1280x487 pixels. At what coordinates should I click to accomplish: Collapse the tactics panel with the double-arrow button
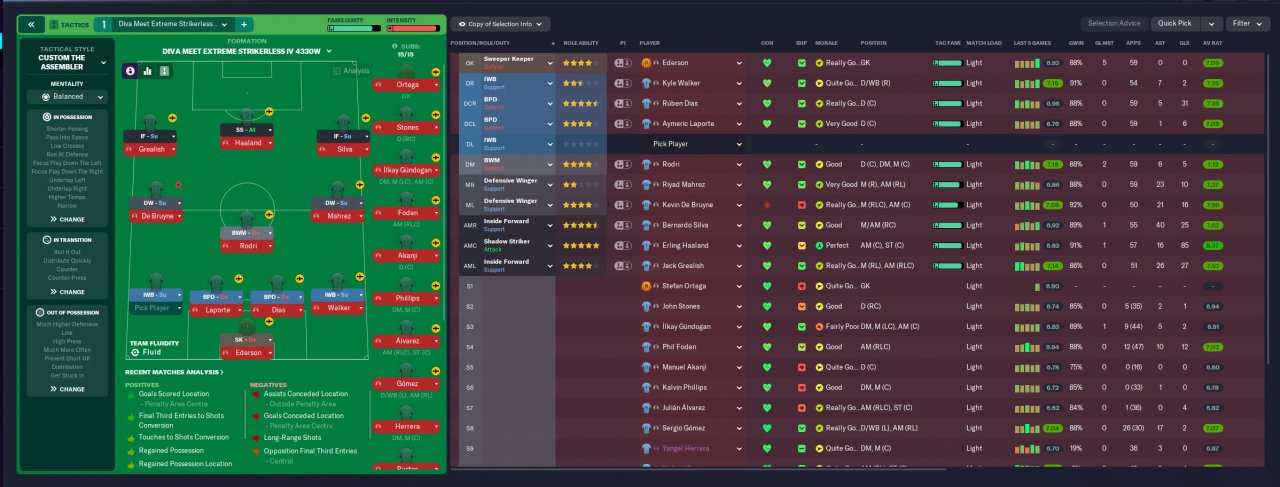31,23
